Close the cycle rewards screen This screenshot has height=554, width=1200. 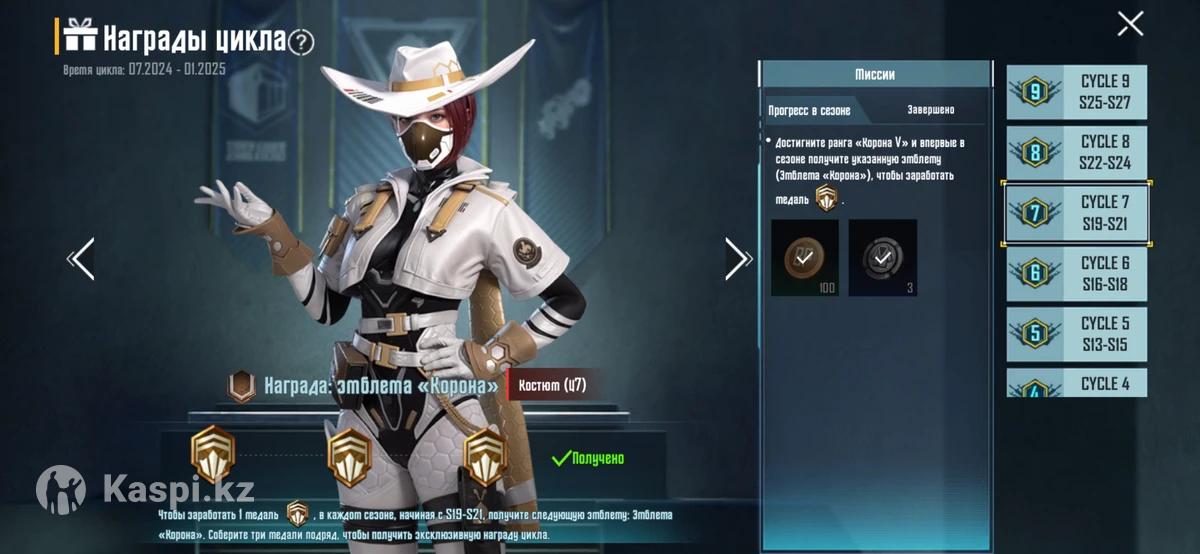(1130, 24)
